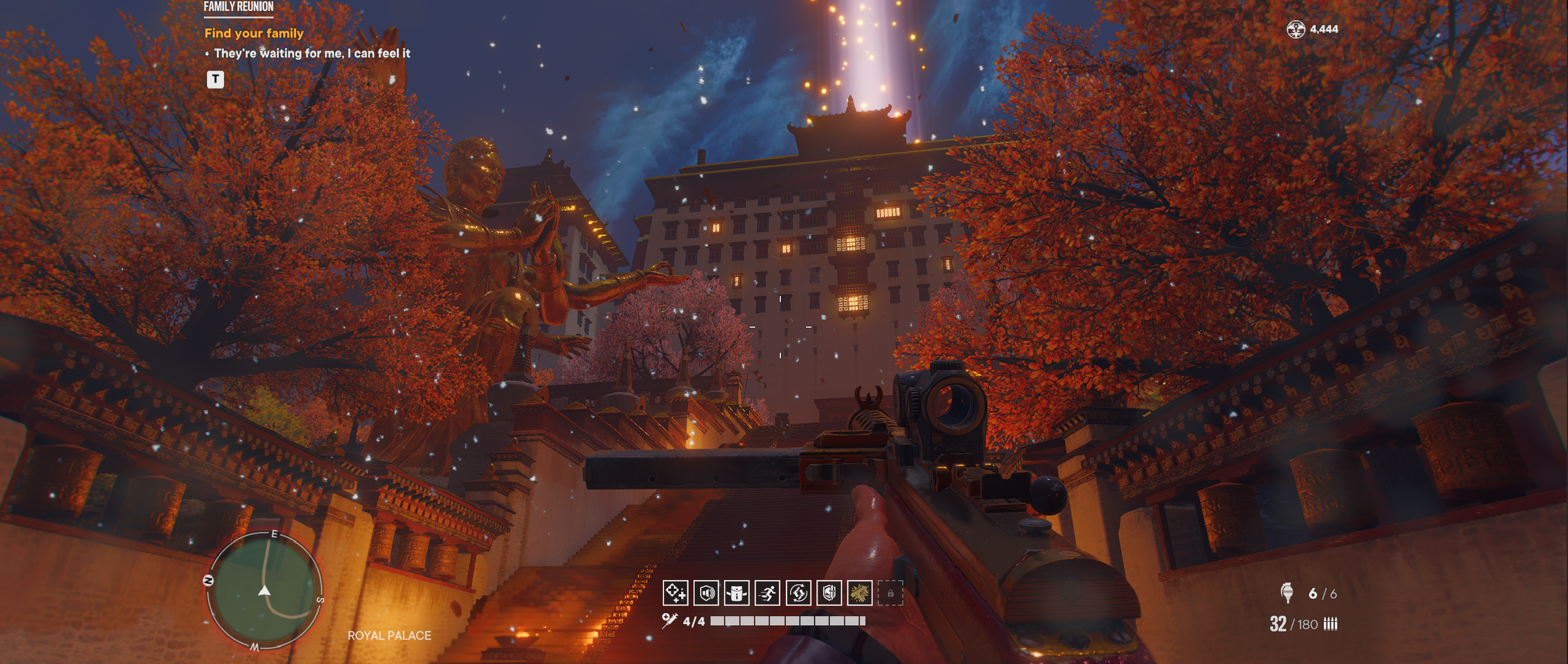
Task: Select the health-boost perk with plus signs
Action: (x=675, y=593)
